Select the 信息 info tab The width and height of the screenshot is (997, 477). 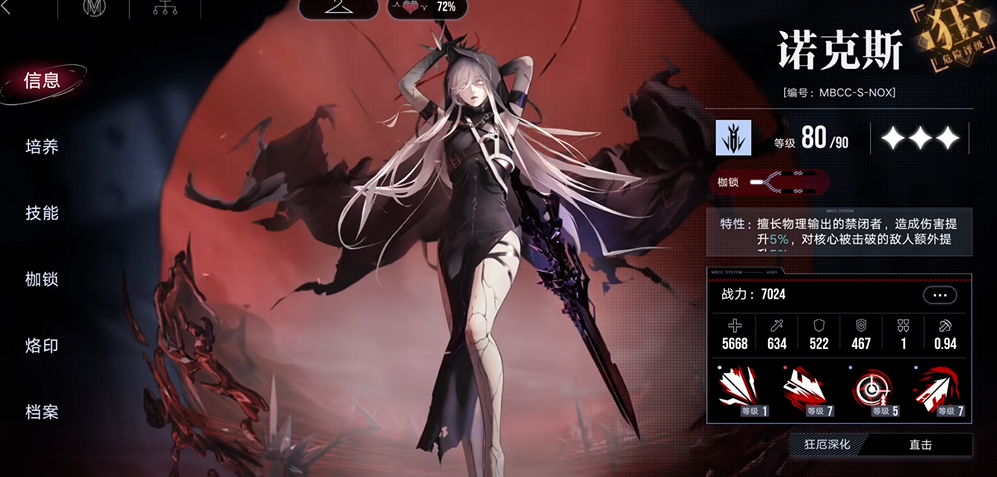tap(42, 81)
